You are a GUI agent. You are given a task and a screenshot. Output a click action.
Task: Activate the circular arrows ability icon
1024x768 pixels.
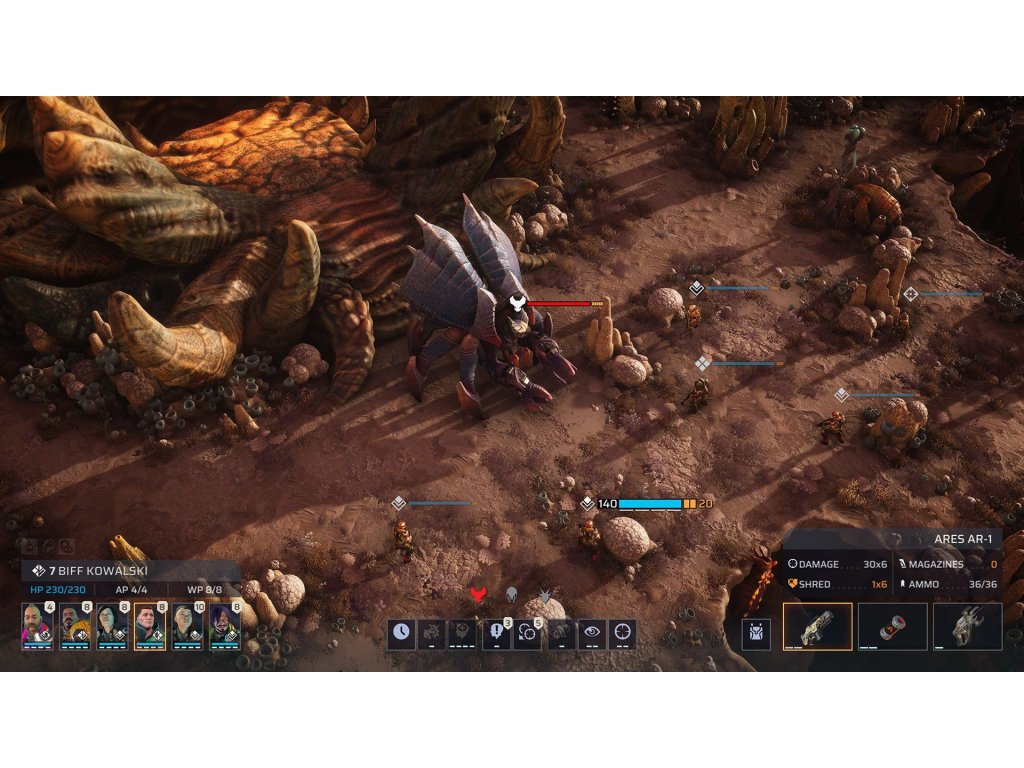tap(528, 634)
